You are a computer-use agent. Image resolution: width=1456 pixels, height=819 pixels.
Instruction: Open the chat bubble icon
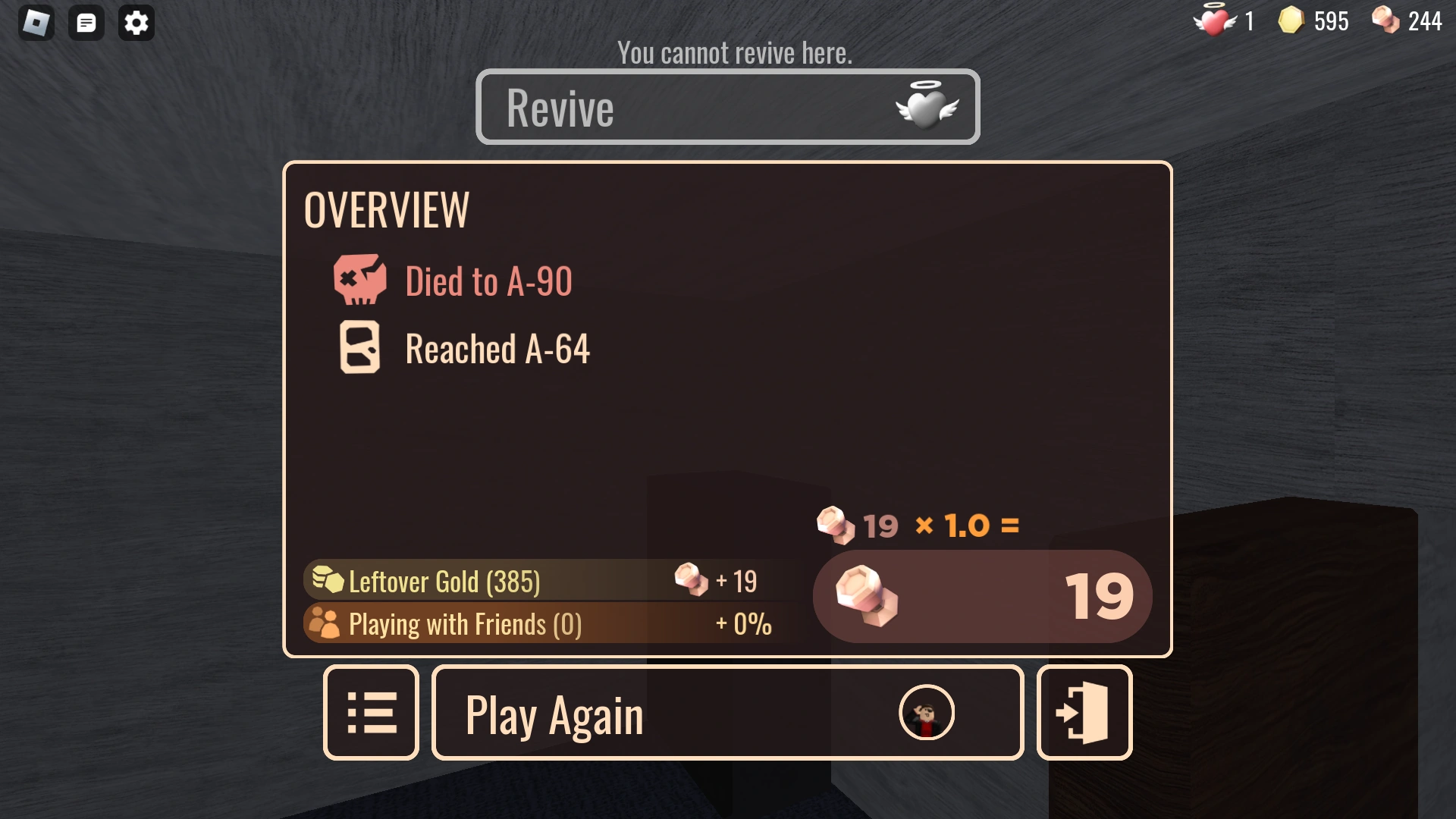click(x=86, y=22)
